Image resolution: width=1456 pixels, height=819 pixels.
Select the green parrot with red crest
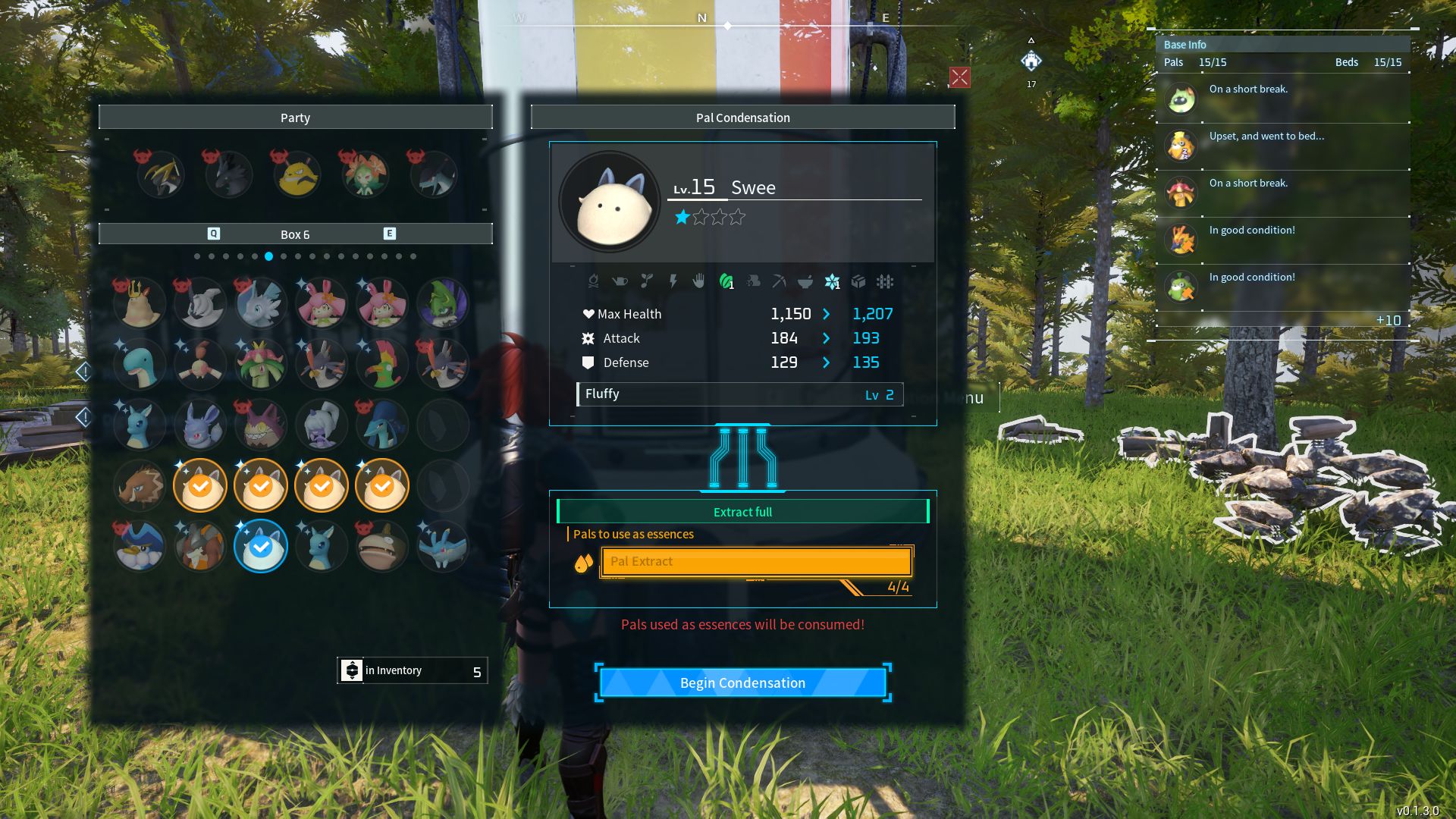click(382, 364)
